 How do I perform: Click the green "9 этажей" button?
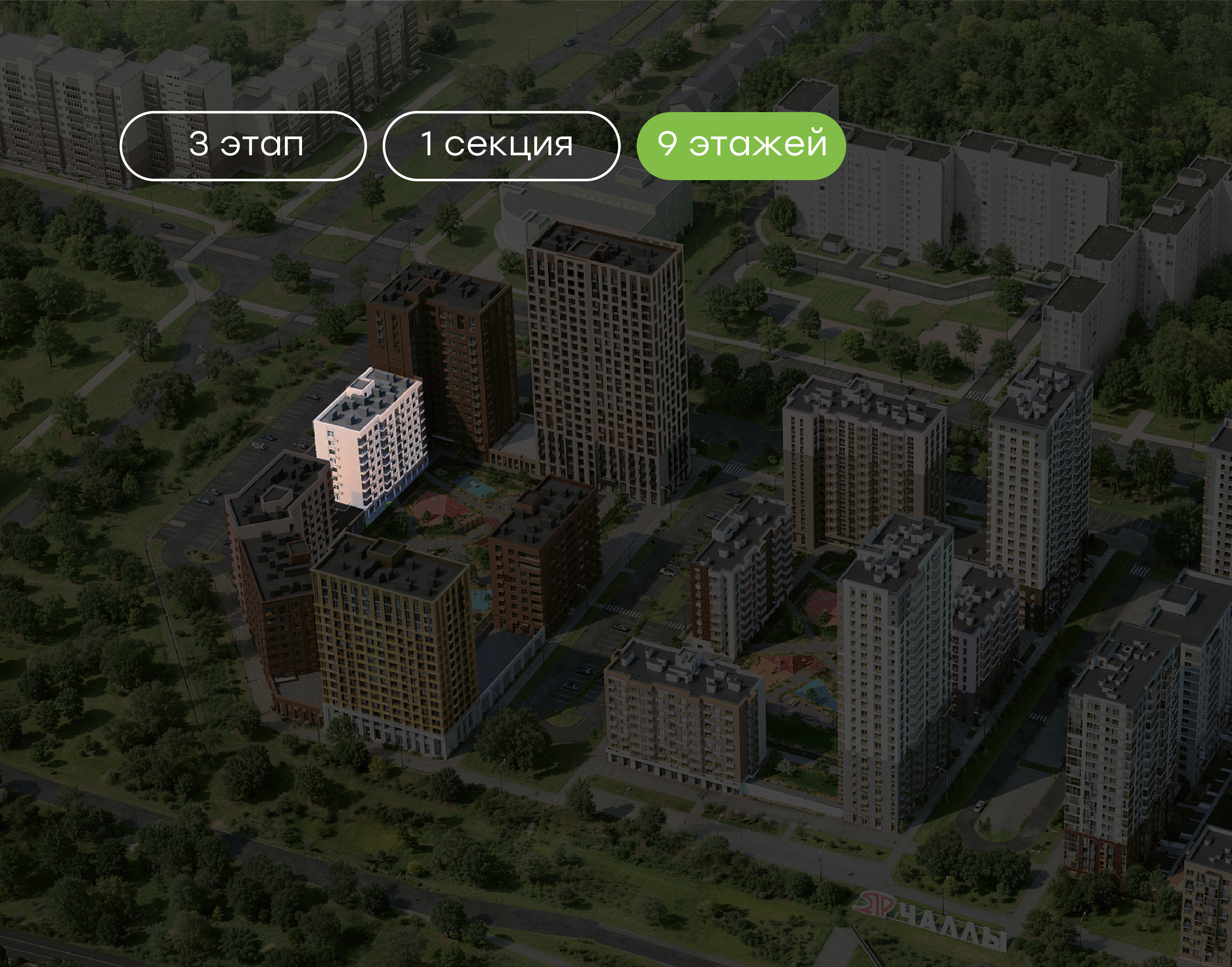point(741,145)
